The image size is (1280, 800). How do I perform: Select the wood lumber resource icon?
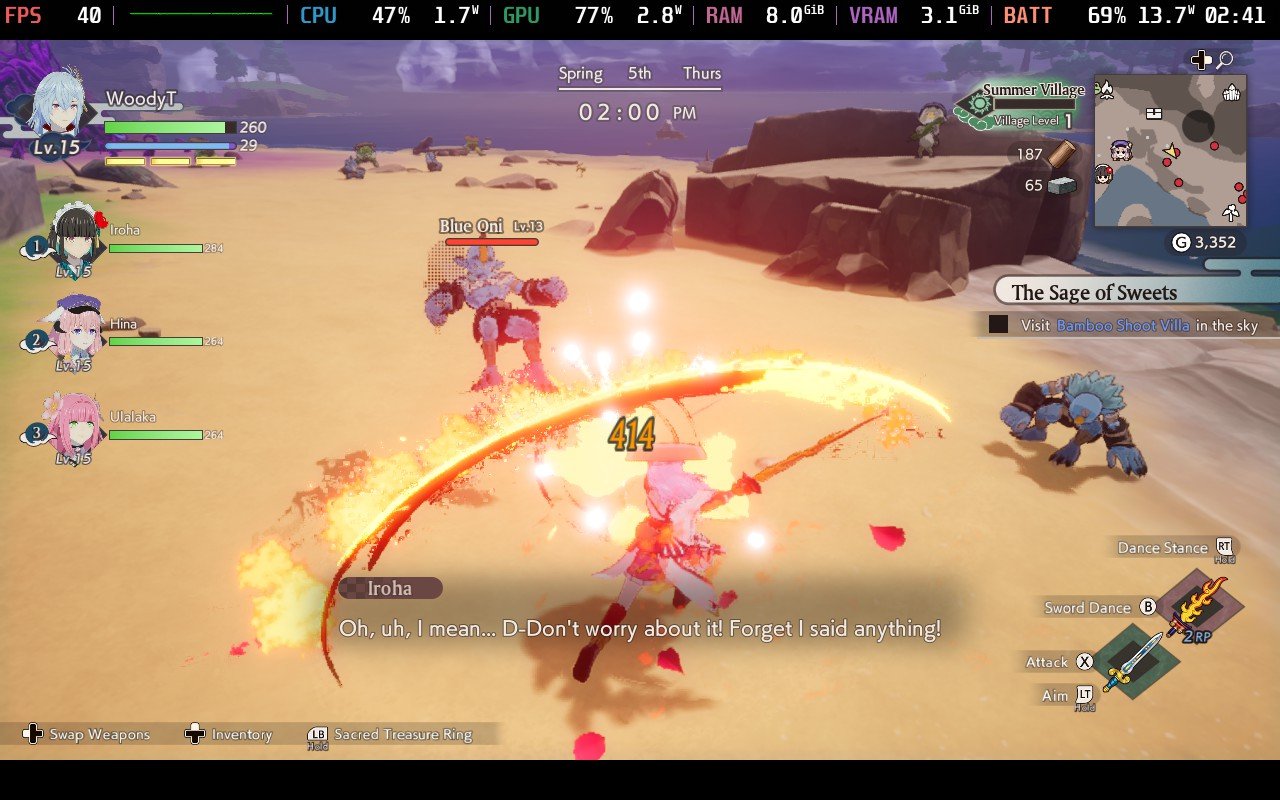click(1061, 154)
